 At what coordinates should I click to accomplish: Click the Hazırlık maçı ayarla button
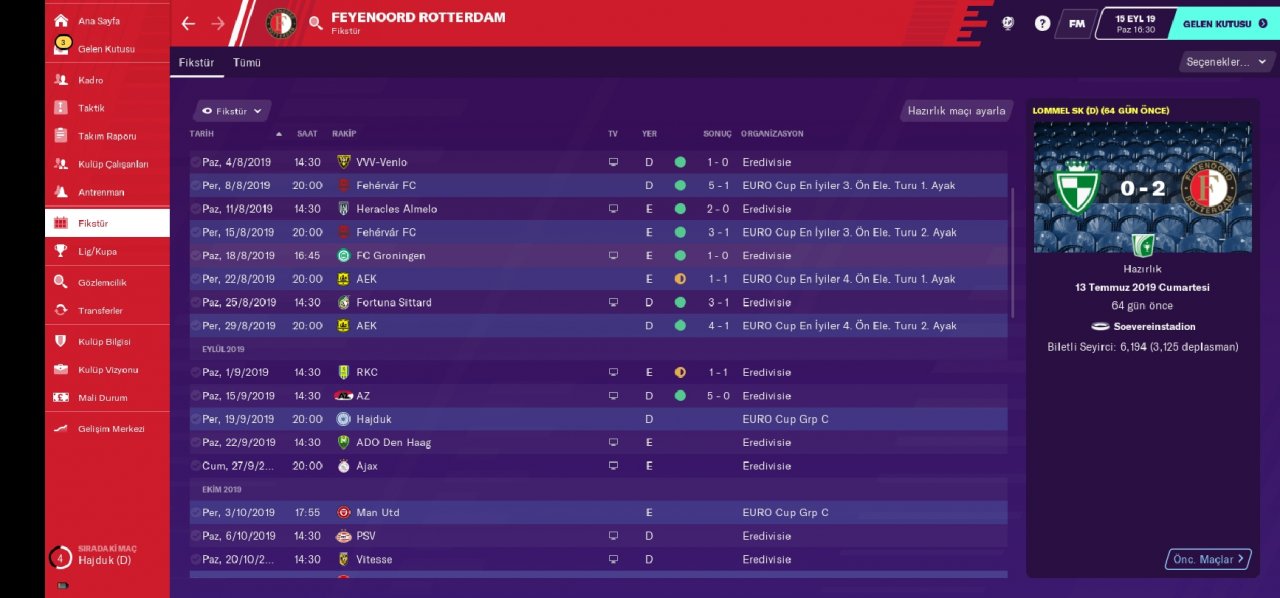pyautogui.click(x=956, y=111)
